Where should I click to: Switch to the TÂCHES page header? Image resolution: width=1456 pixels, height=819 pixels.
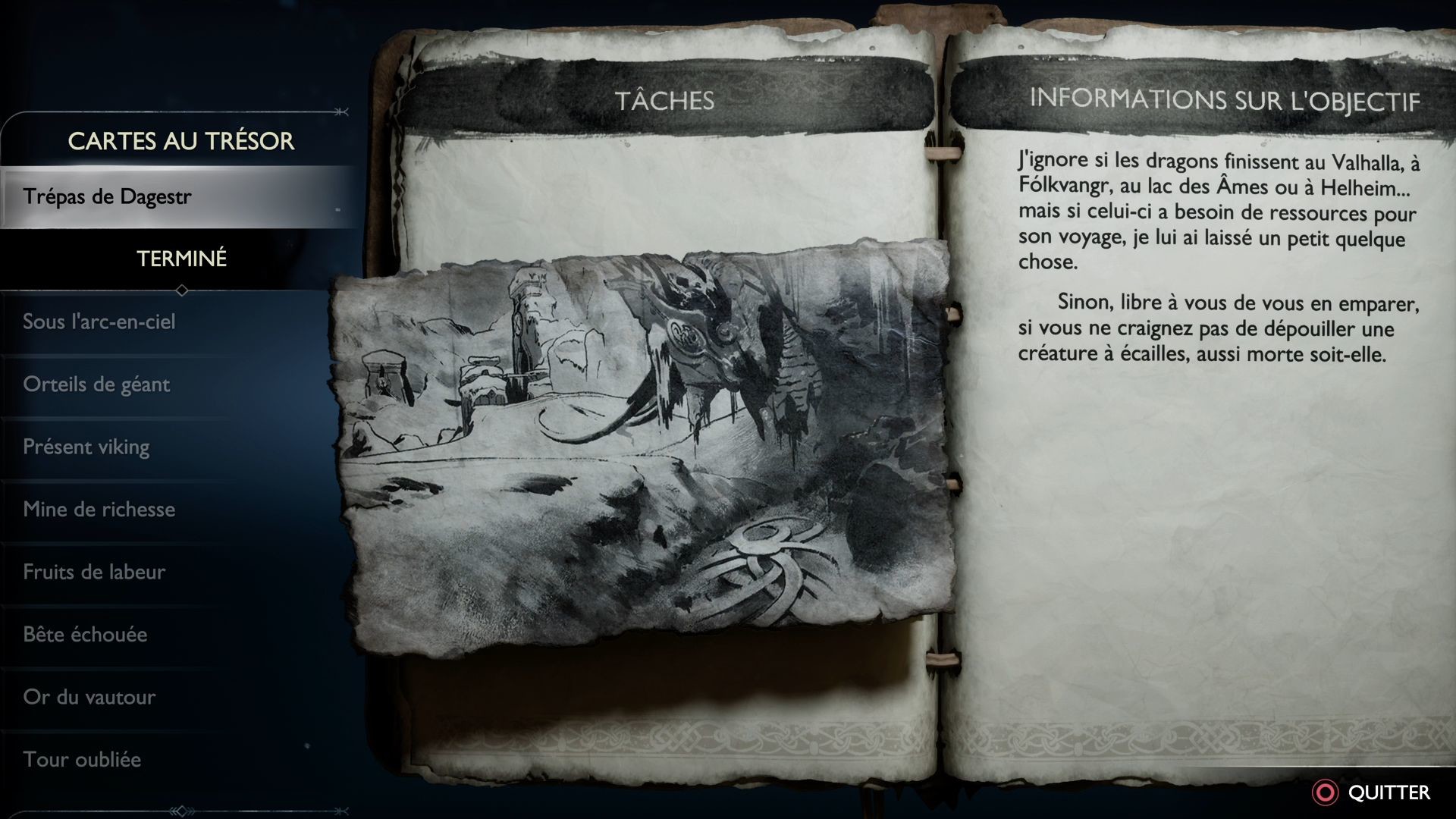tap(666, 97)
